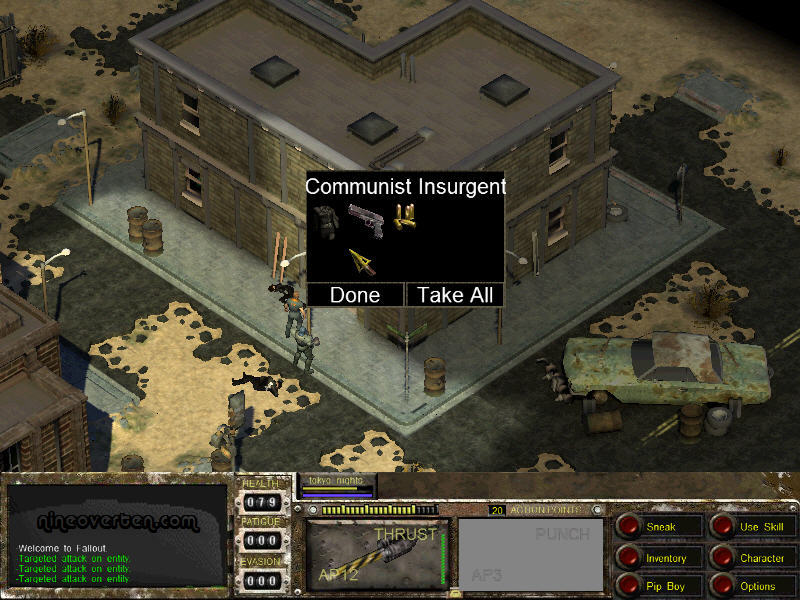Select the Thrust weapon slot
Viewport: 800px width, 600px height.
coord(375,553)
